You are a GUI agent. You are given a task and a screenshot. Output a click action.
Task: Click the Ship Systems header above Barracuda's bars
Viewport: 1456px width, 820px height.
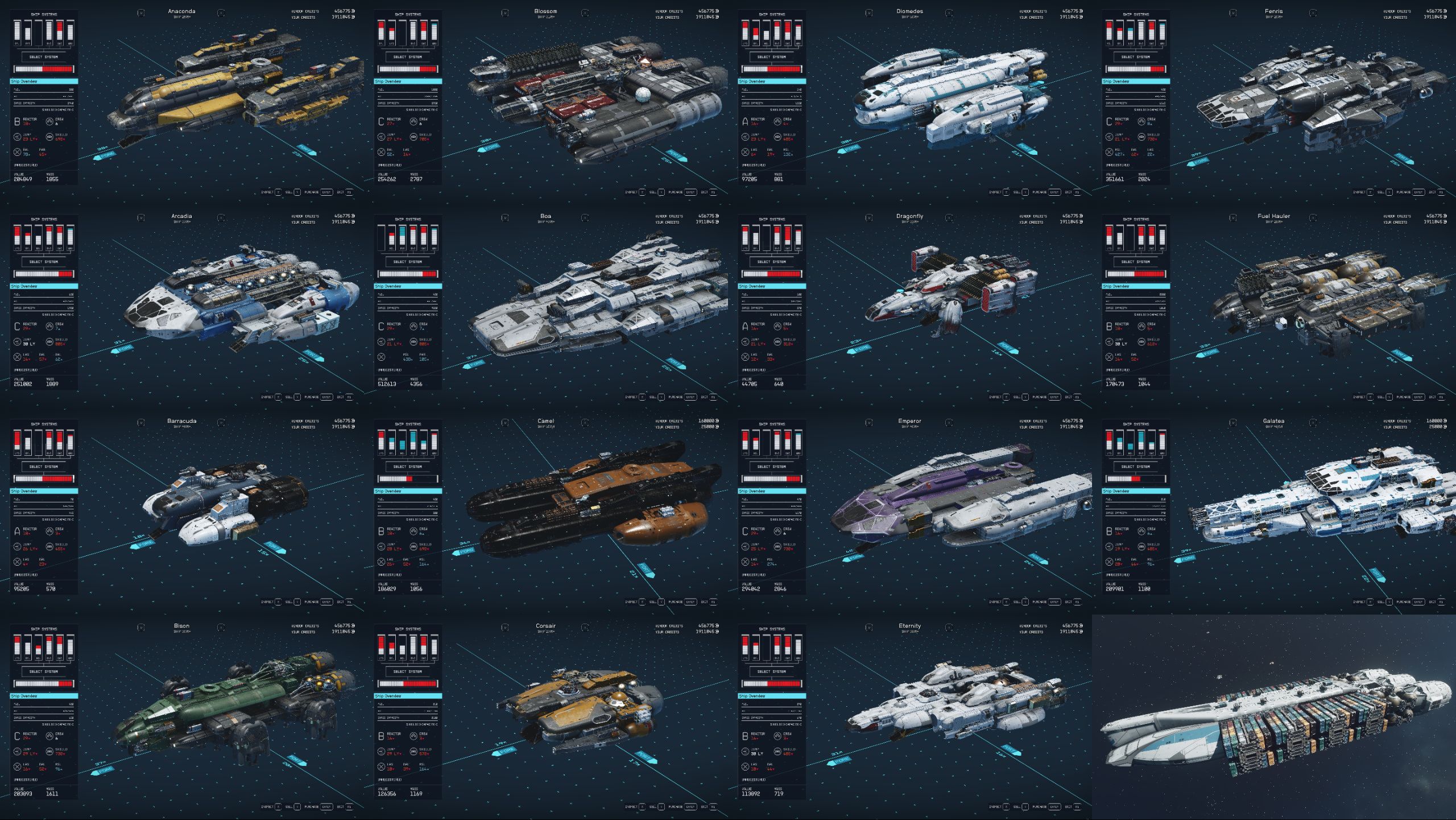[x=44, y=424]
